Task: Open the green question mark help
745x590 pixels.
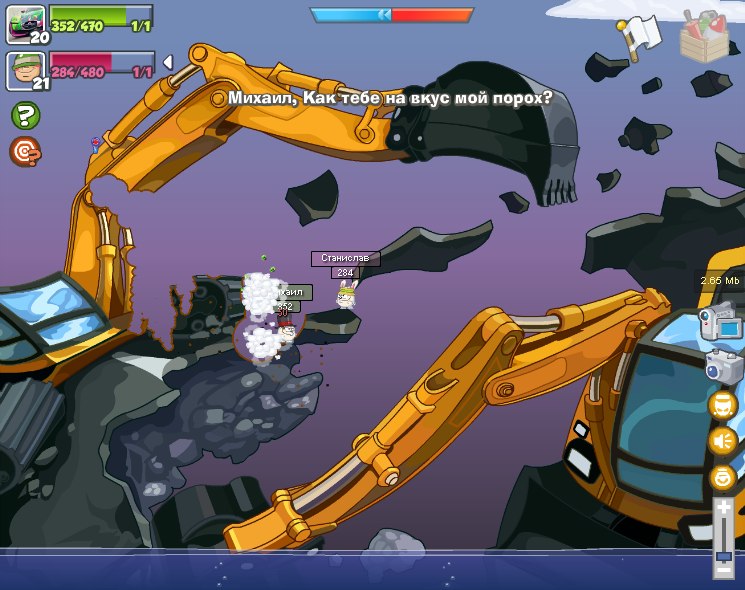Action: pos(25,115)
